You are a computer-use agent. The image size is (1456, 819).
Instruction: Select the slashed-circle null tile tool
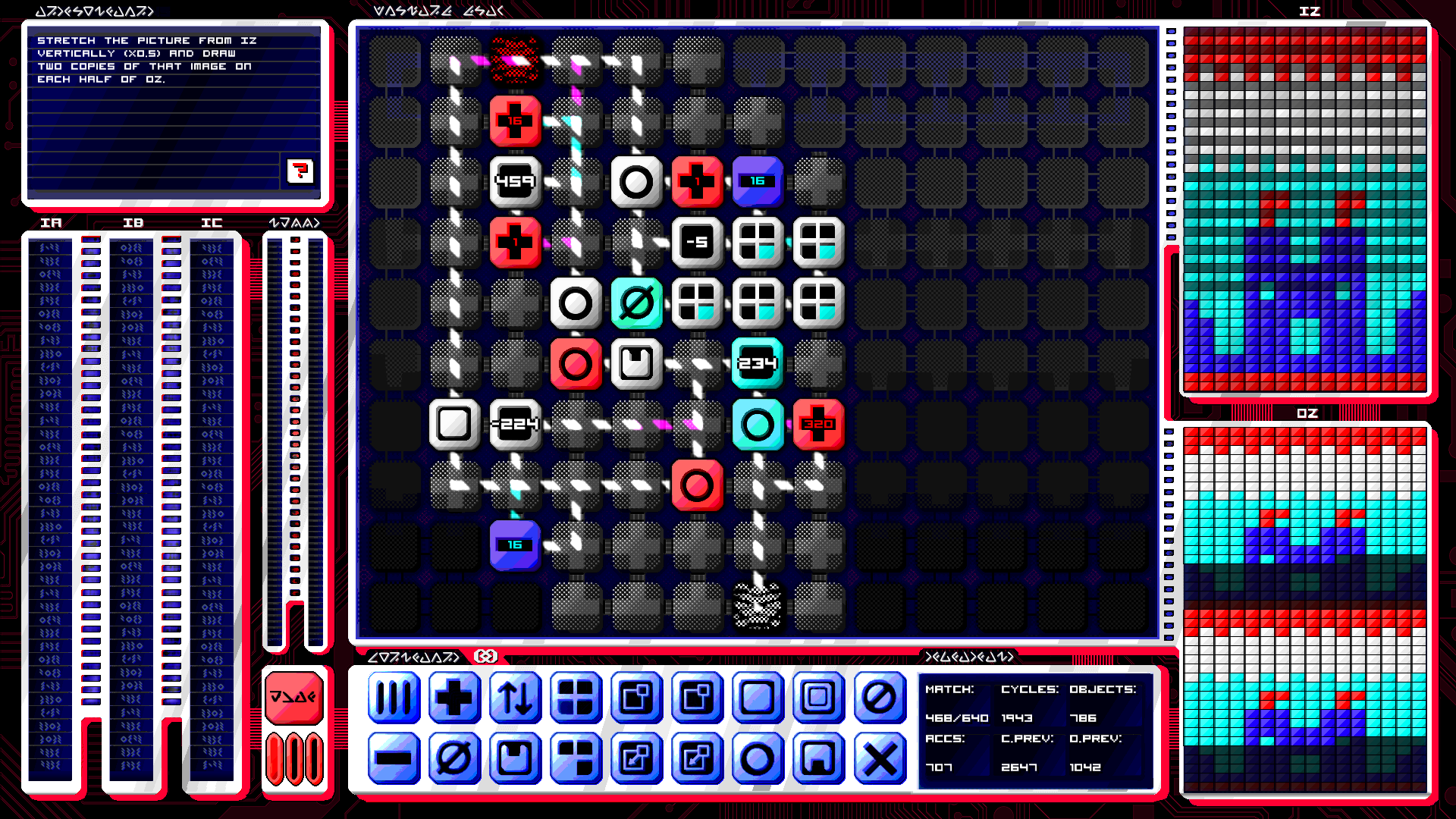point(879,699)
